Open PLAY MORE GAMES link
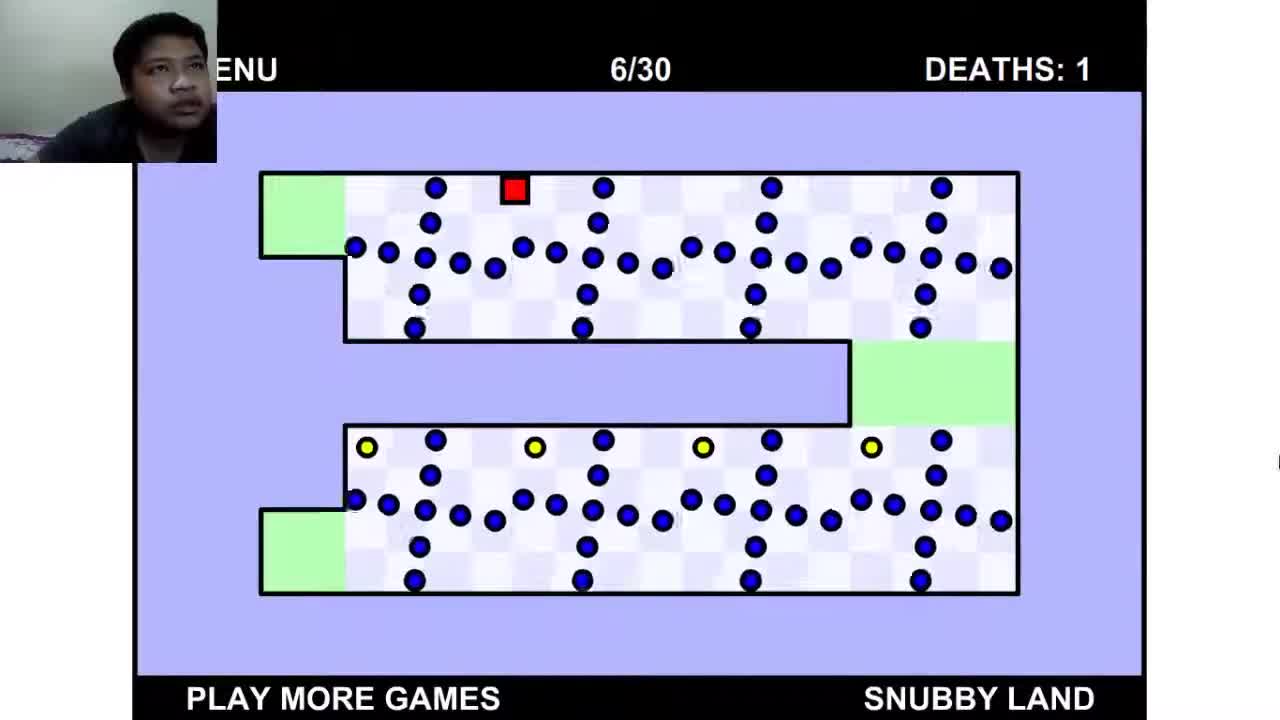The height and width of the screenshot is (720, 1280). [342, 699]
